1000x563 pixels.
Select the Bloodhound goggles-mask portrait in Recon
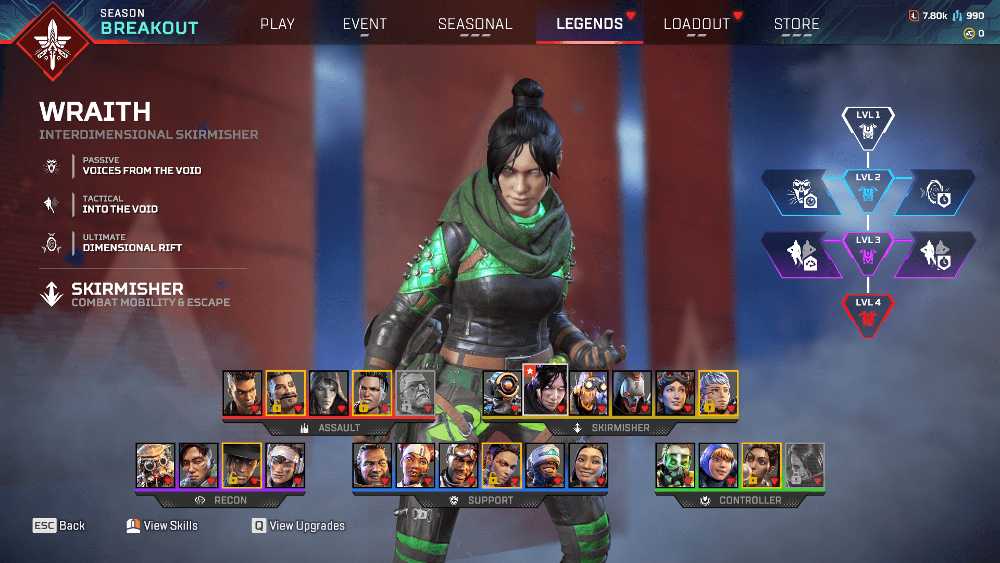click(156, 465)
